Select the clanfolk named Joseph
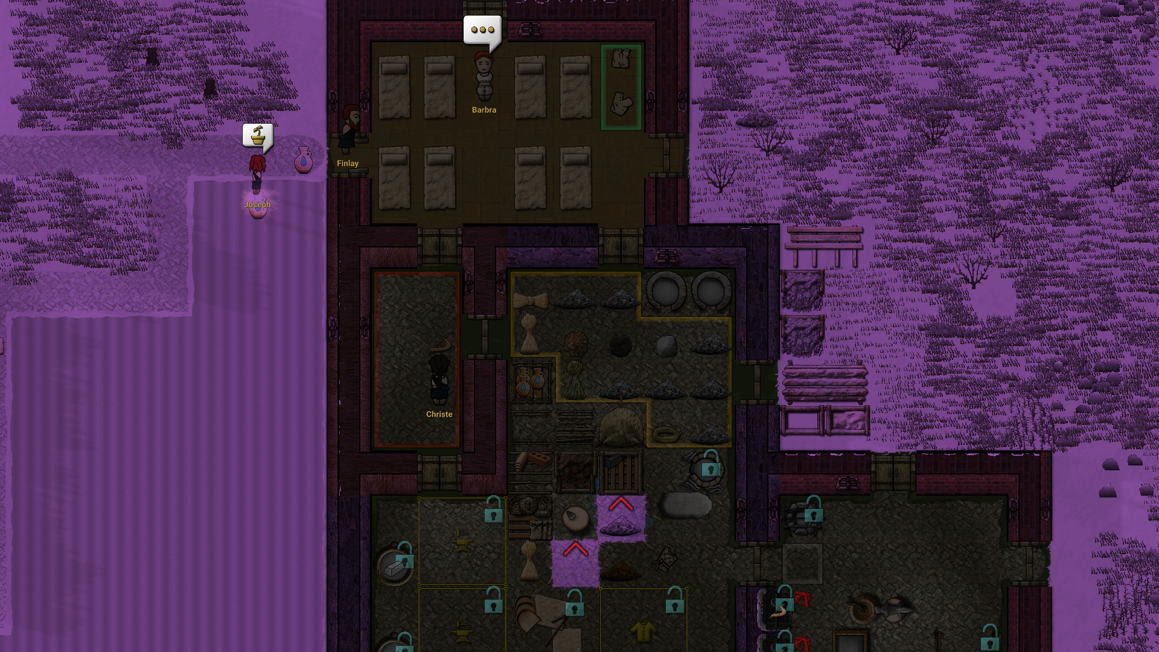 [257, 174]
